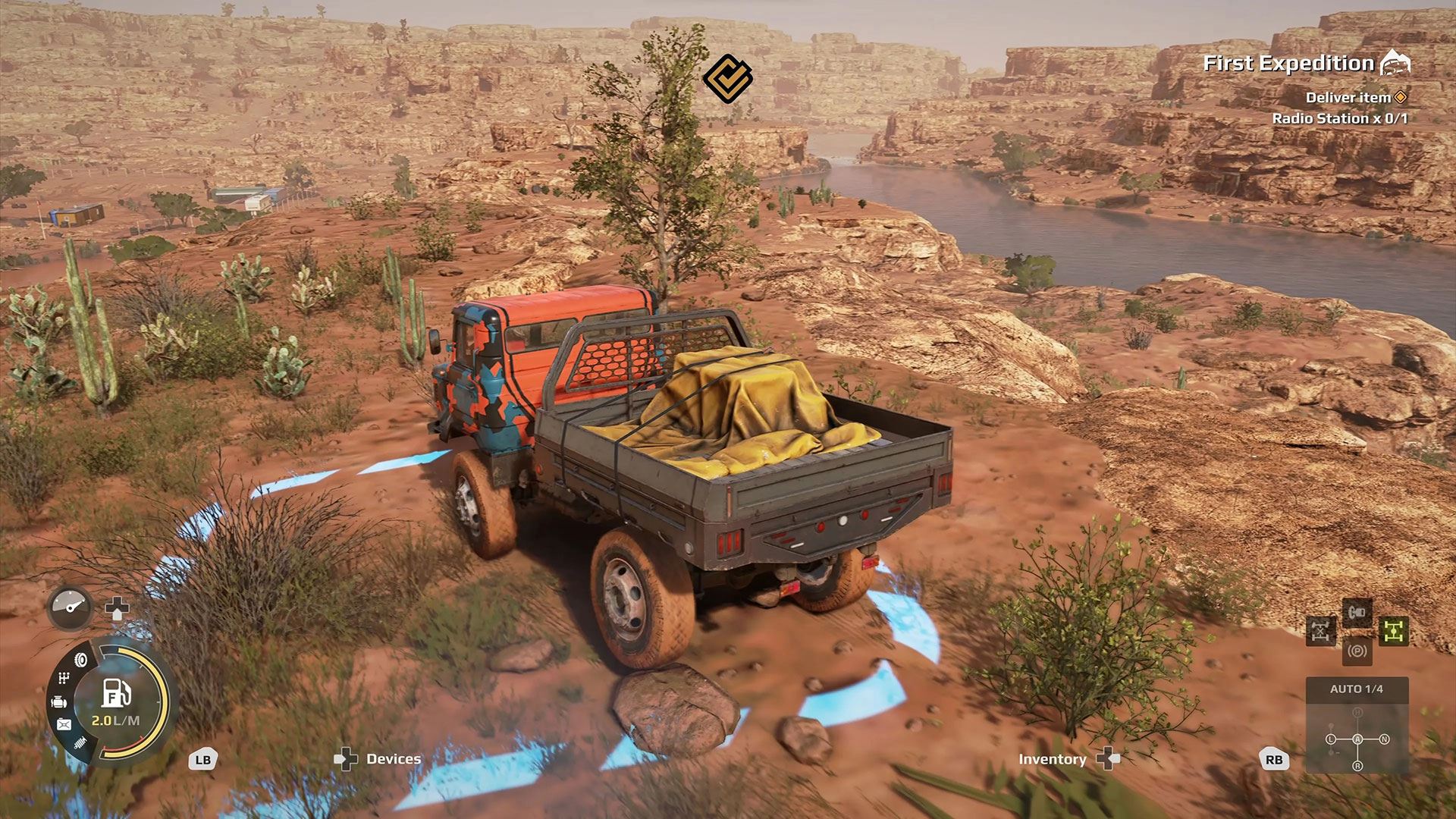Open the Inventory label
Screen dimensions: 1456x819
pyautogui.click(x=1052, y=759)
